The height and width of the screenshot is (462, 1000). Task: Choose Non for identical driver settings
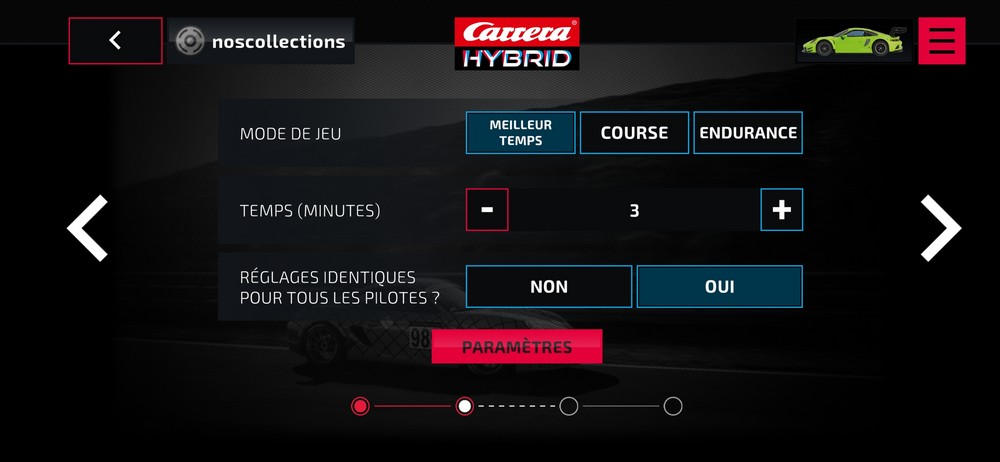[549, 287]
